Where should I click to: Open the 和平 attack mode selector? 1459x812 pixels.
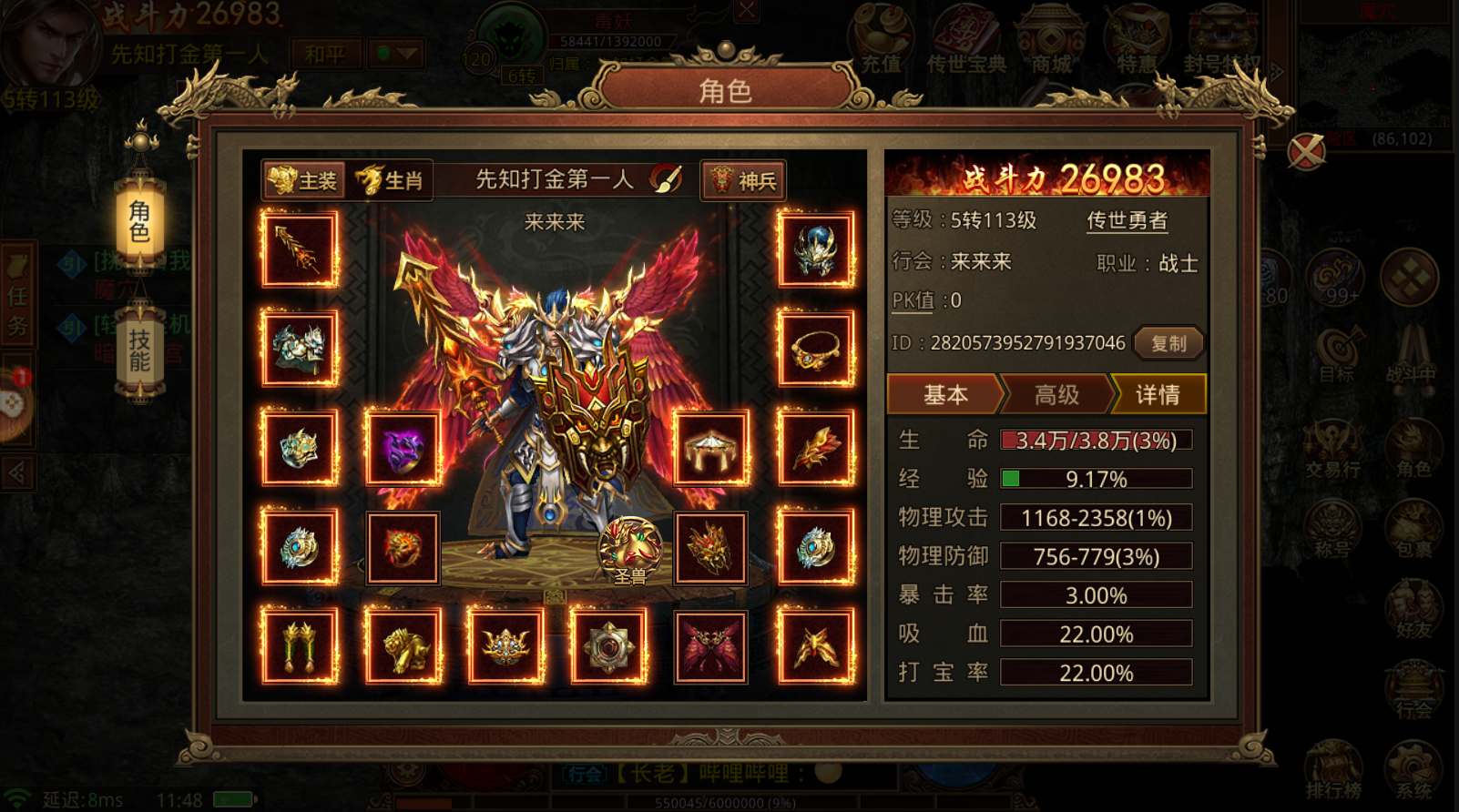coord(326,55)
